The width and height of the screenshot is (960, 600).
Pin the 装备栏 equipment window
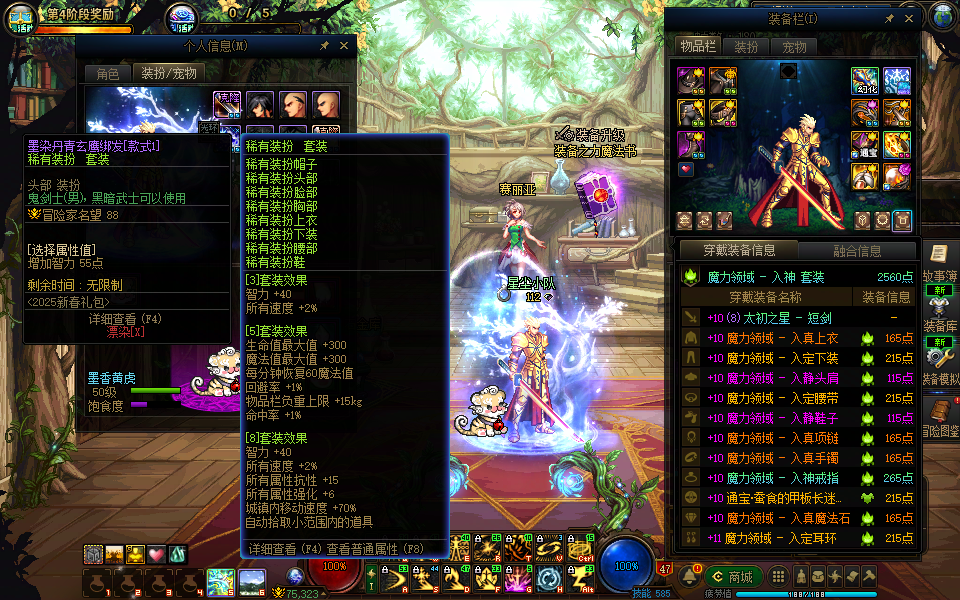click(x=889, y=18)
